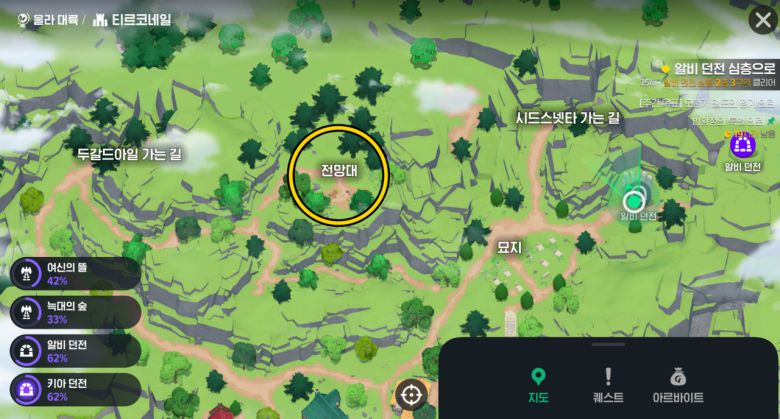Screen dimensions: 780x419
Task: Switch to the 지도 (Map) tab
Action: [x=538, y=385]
